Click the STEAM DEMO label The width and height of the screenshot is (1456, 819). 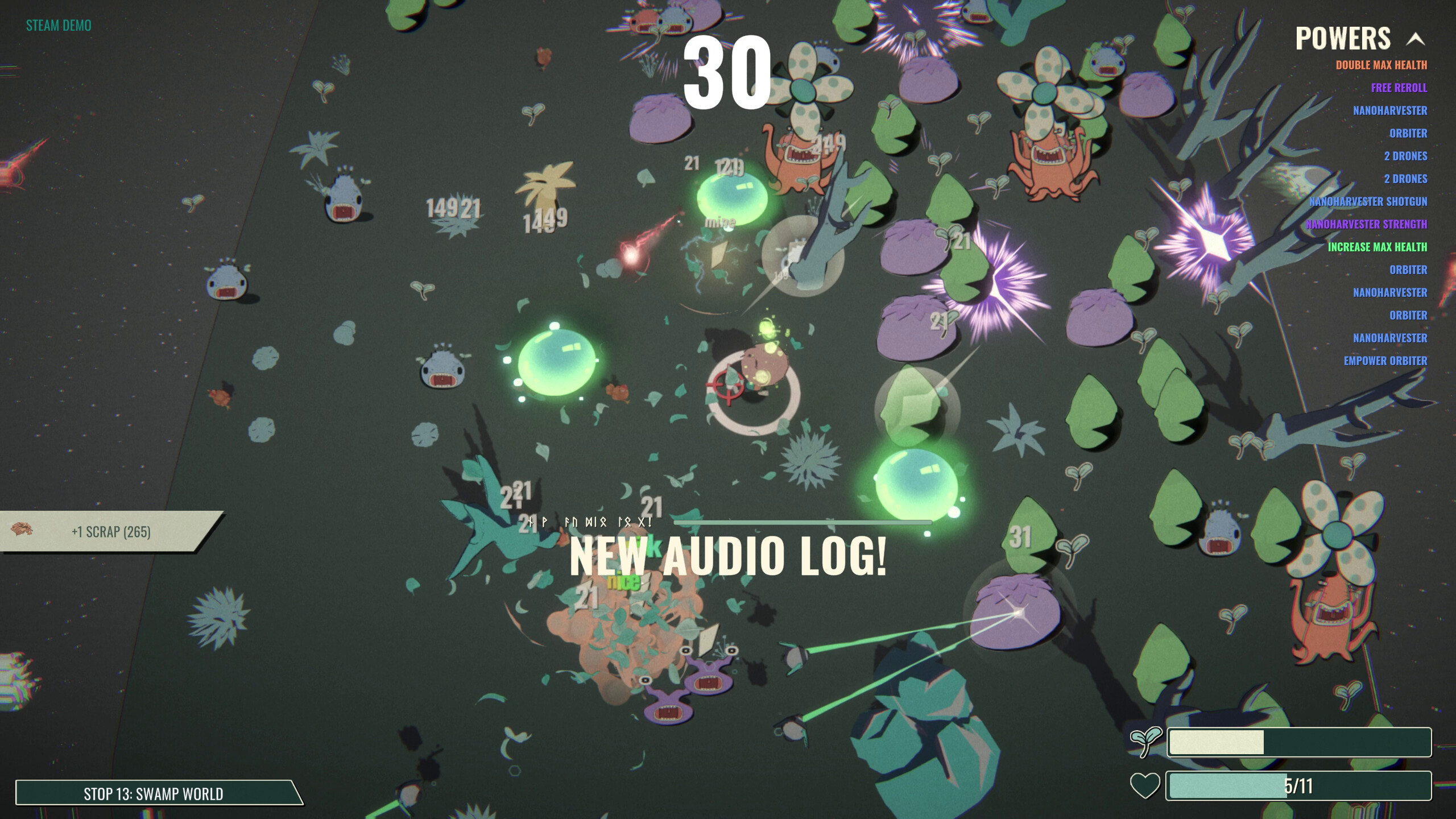pos(57,25)
